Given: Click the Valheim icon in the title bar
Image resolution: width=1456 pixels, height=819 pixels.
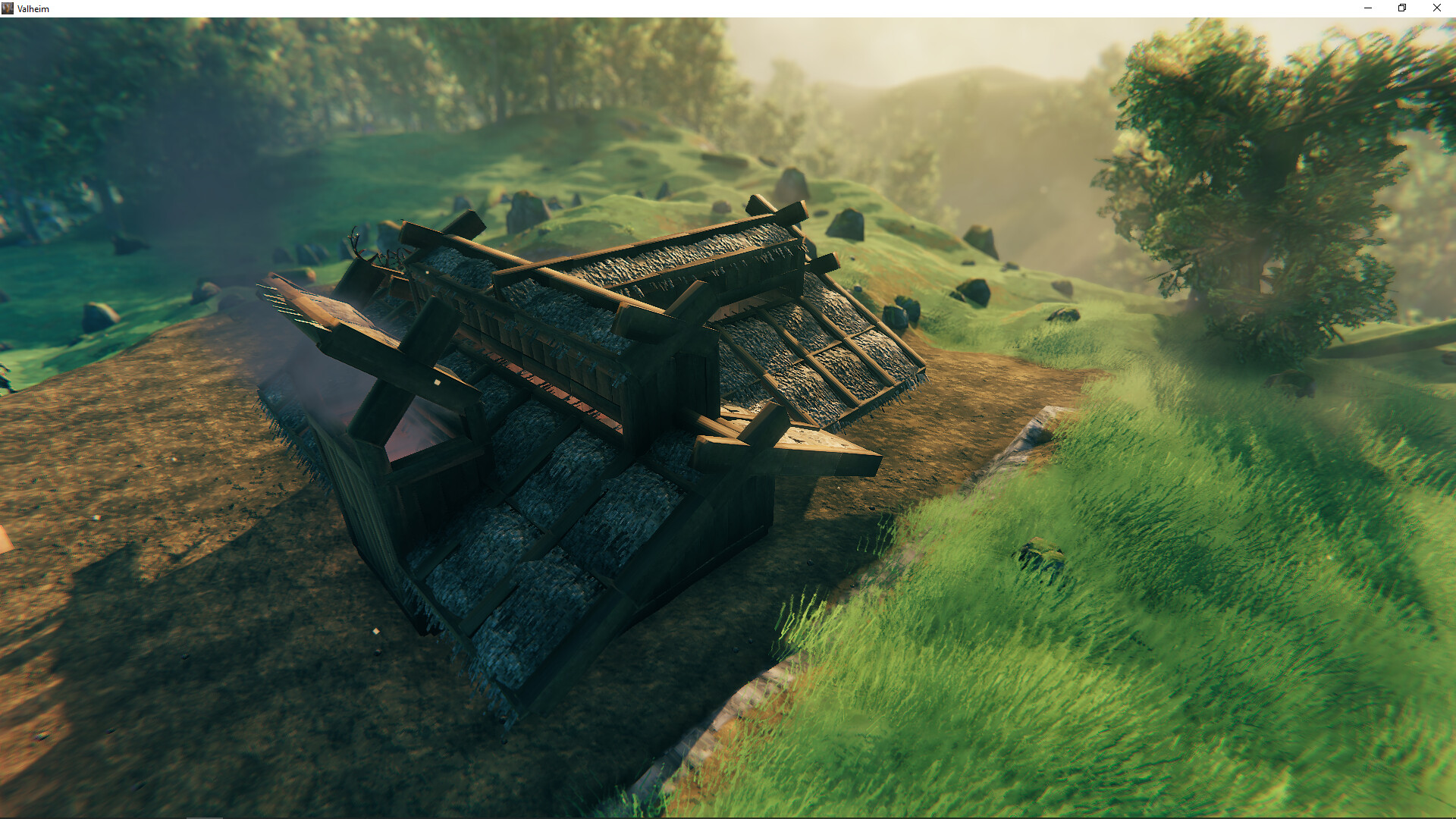Looking at the screenshot, I should coord(8,8).
